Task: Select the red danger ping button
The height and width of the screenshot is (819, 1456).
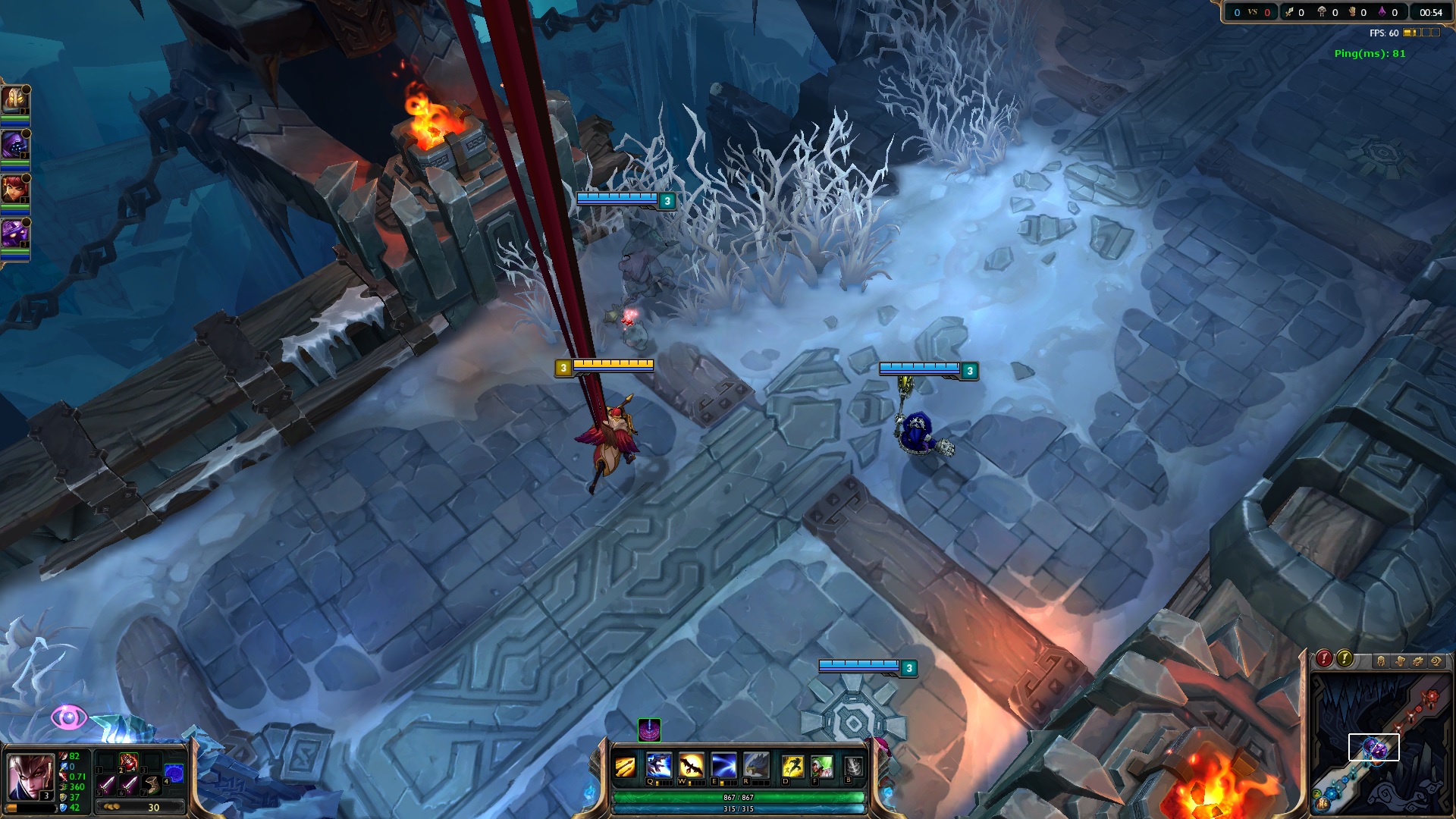Action: pyautogui.click(x=1324, y=658)
